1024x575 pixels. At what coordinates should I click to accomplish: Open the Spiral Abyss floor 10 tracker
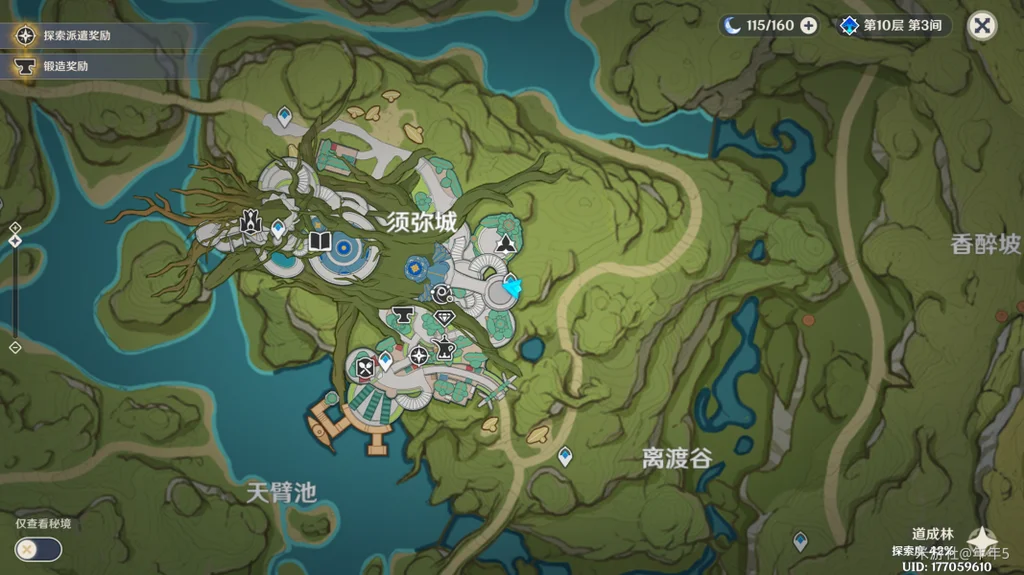coord(894,26)
